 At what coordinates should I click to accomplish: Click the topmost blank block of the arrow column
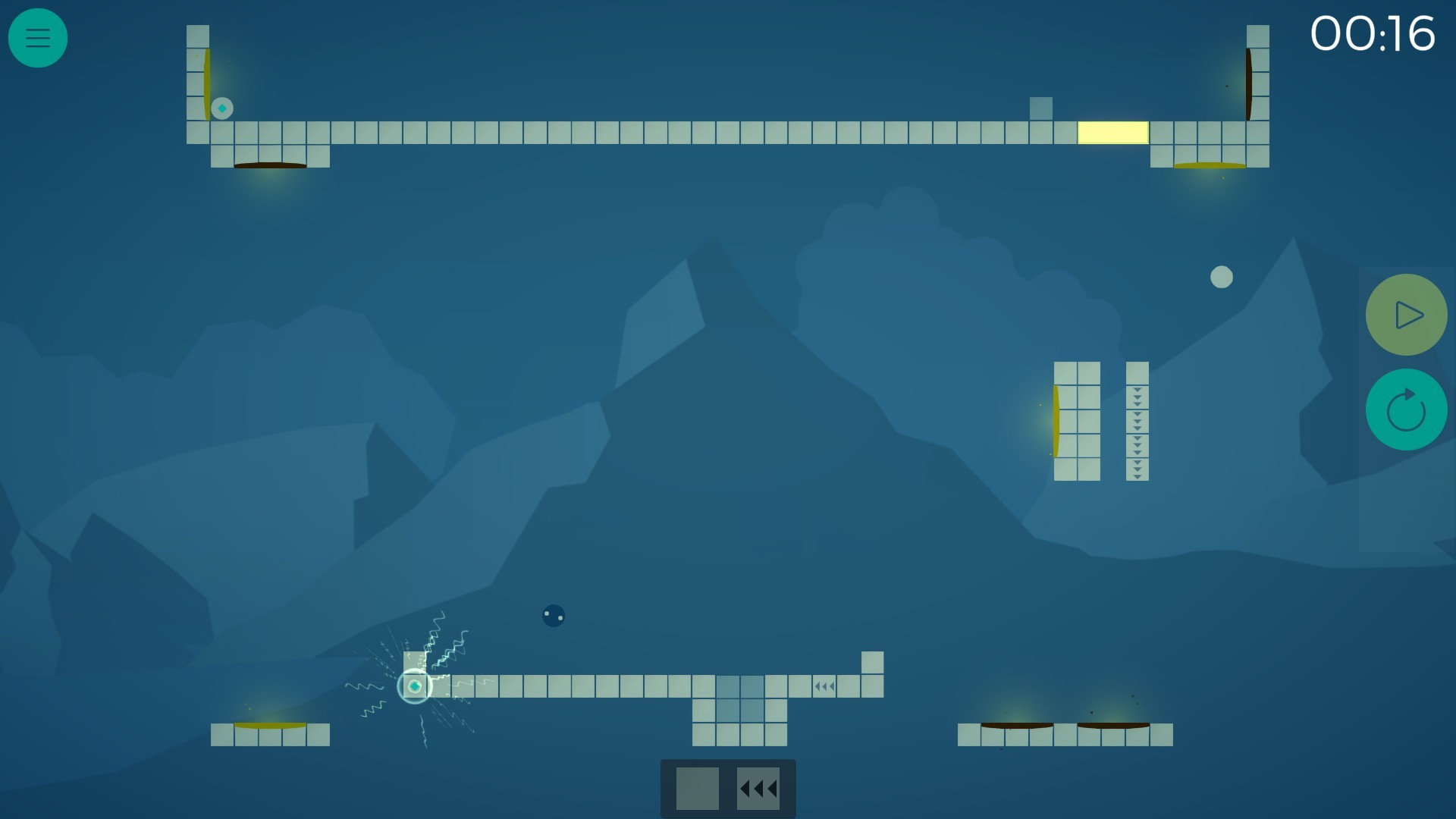pyautogui.click(x=1136, y=372)
